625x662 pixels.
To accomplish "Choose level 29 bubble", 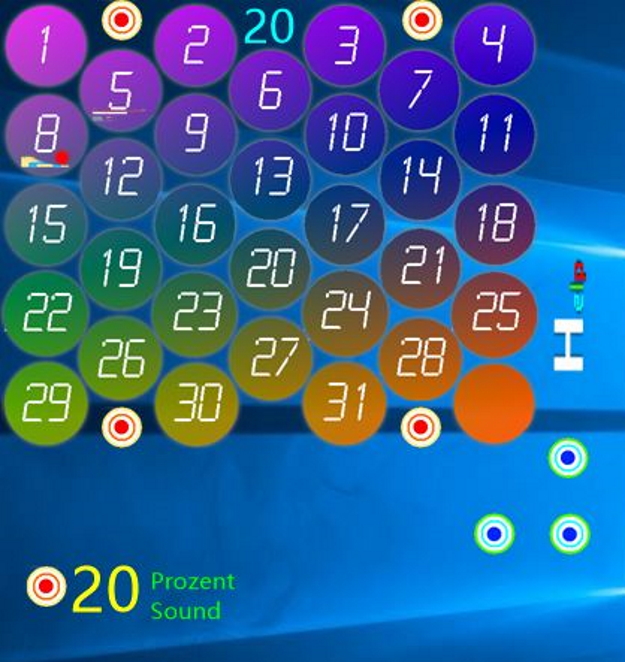I will tap(45, 403).
